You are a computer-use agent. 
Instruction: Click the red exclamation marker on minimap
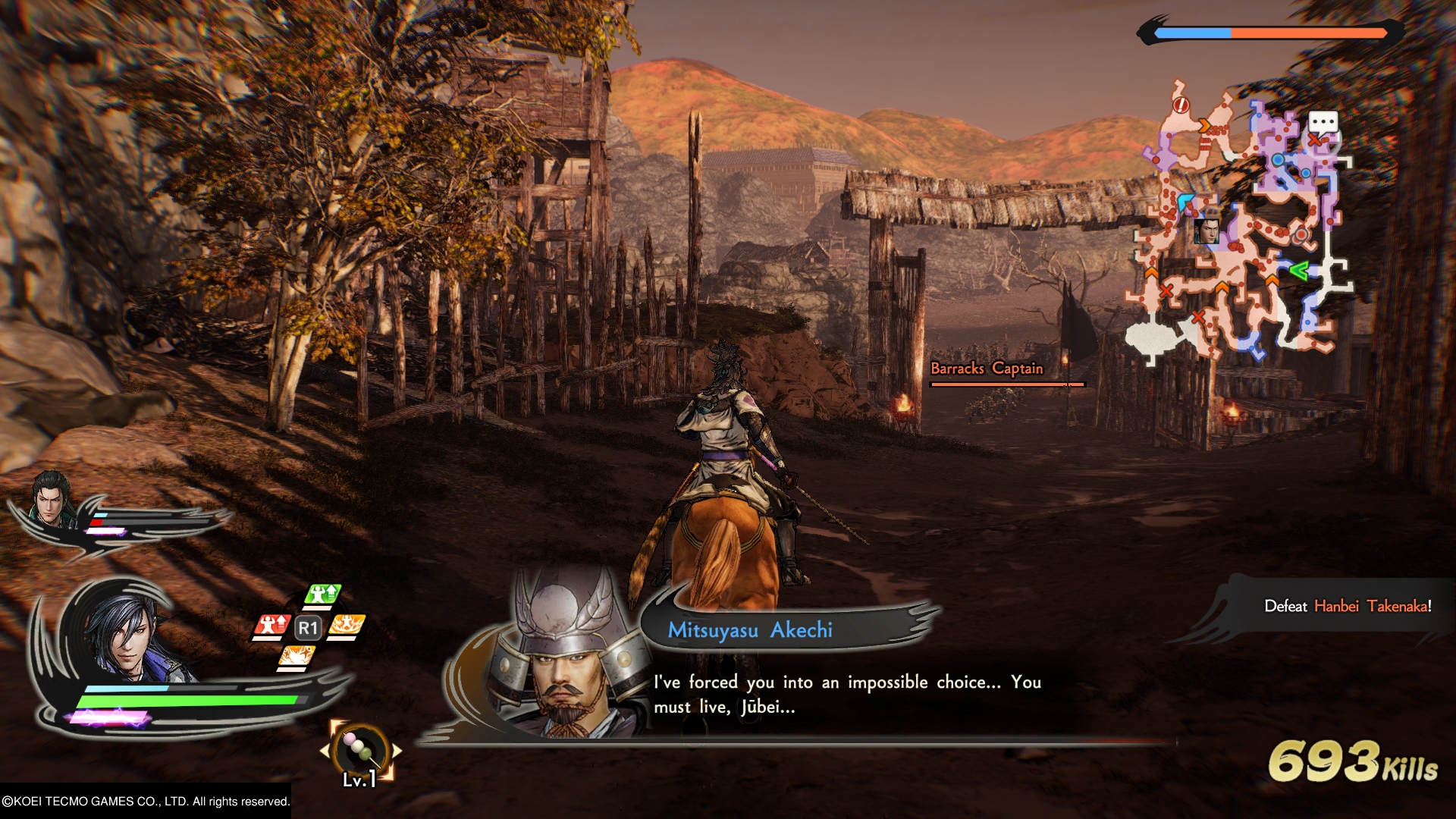pyautogui.click(x=1181, y=105)
